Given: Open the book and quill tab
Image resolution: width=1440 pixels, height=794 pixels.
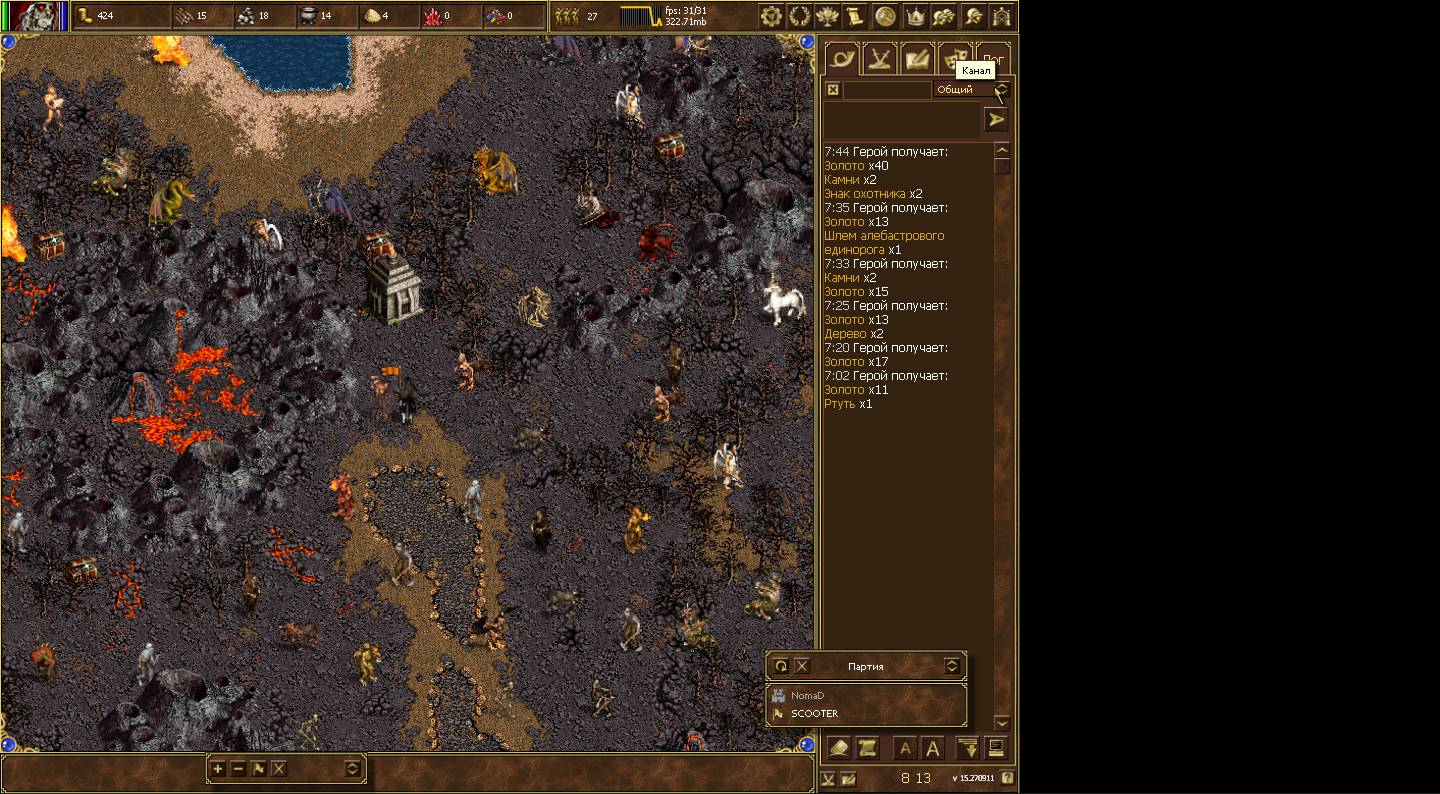Looking at the screenshot, I should [917, 59].
